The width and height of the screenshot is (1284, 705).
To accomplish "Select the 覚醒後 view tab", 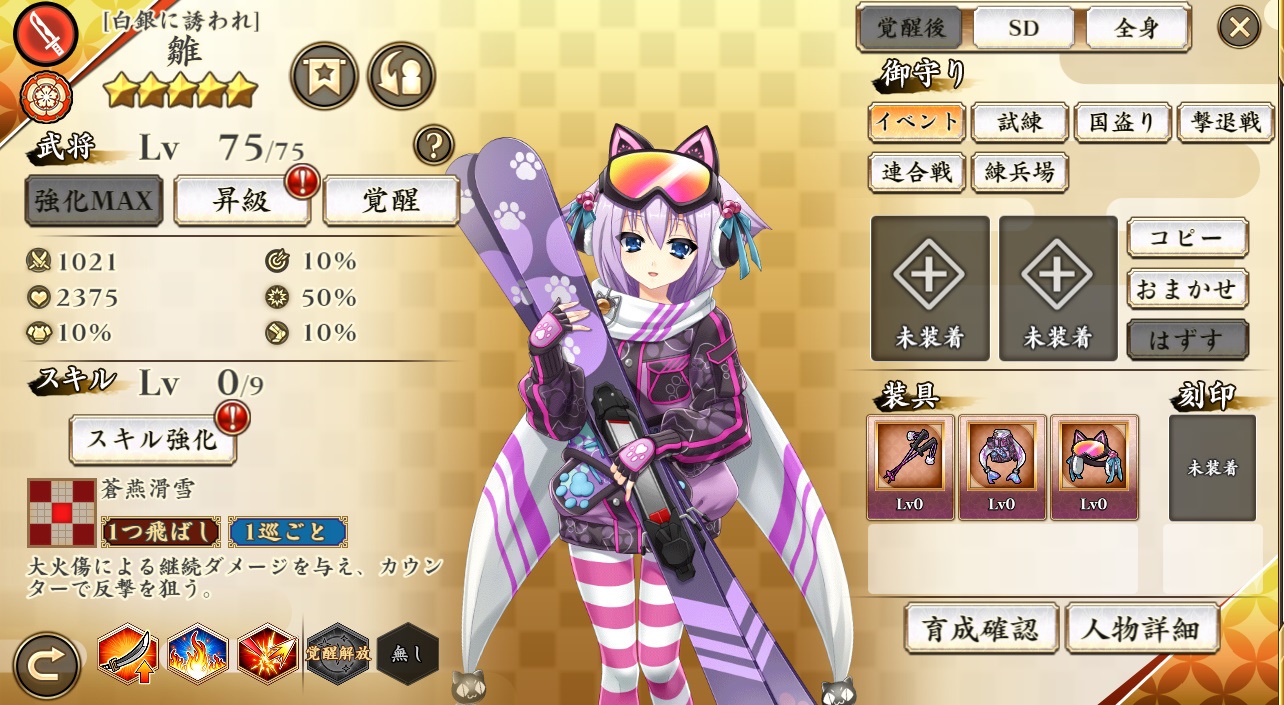I will (911, 28).
